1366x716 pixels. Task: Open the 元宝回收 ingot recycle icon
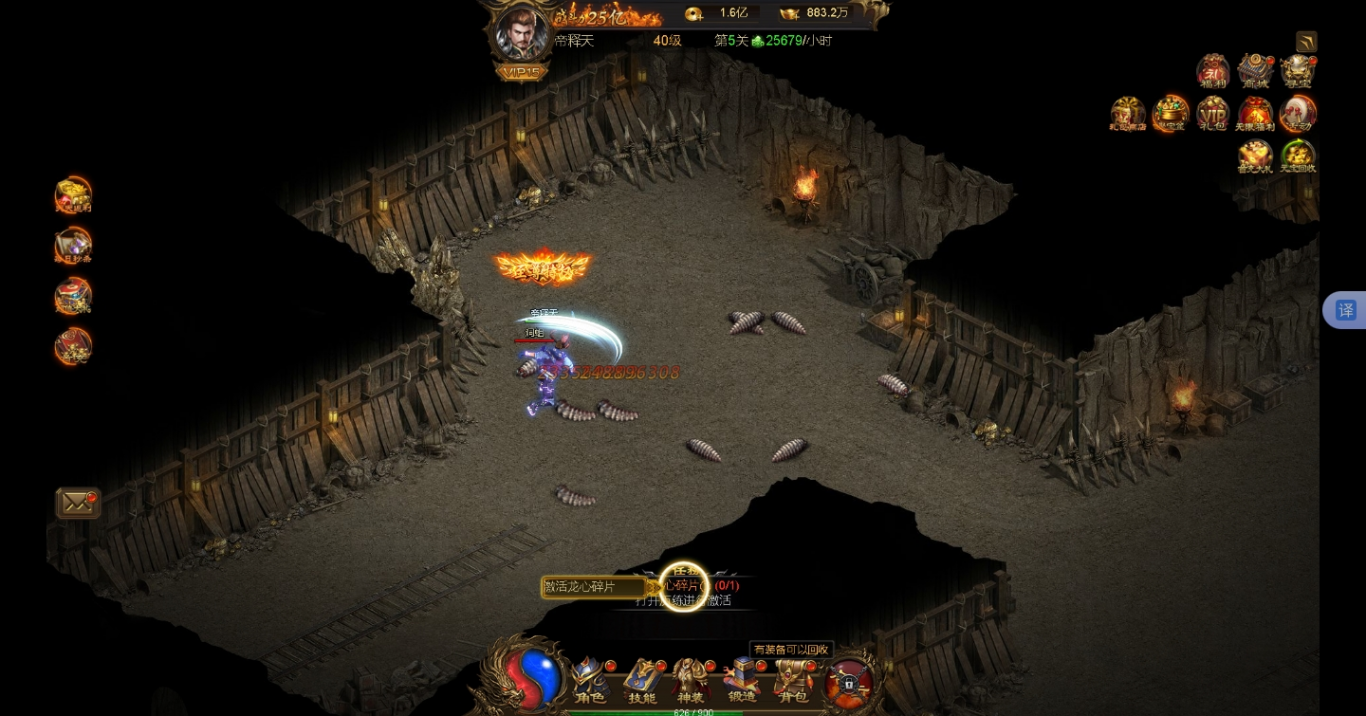1297,156
